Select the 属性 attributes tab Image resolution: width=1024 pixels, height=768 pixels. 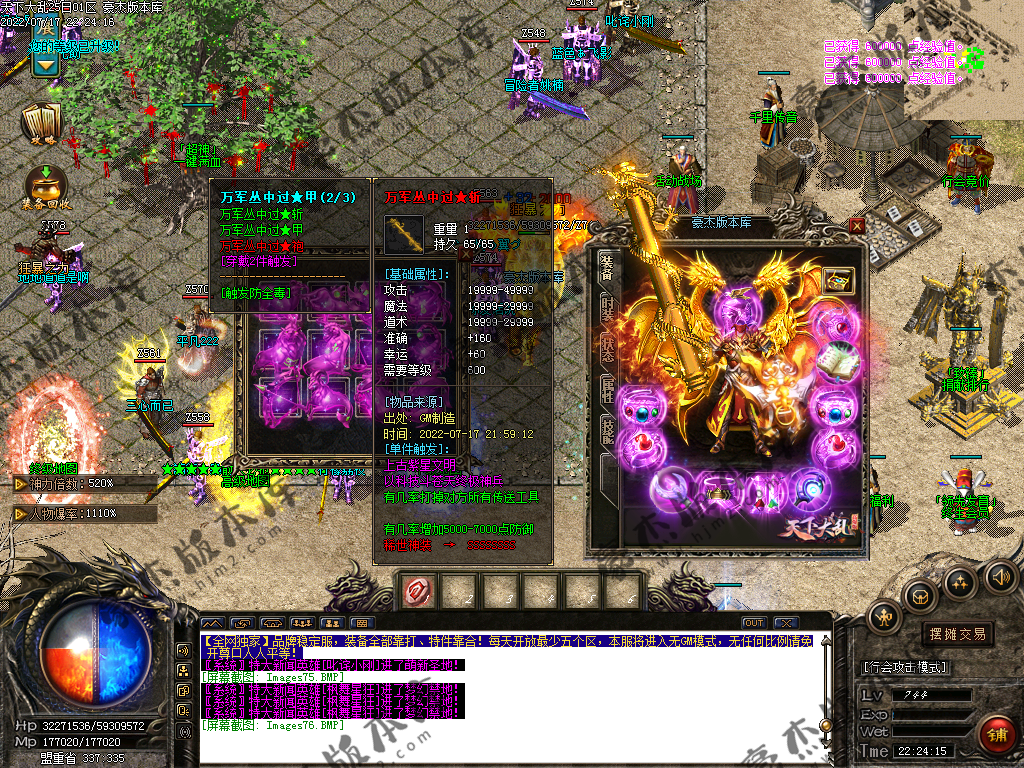tap(607, 391)
